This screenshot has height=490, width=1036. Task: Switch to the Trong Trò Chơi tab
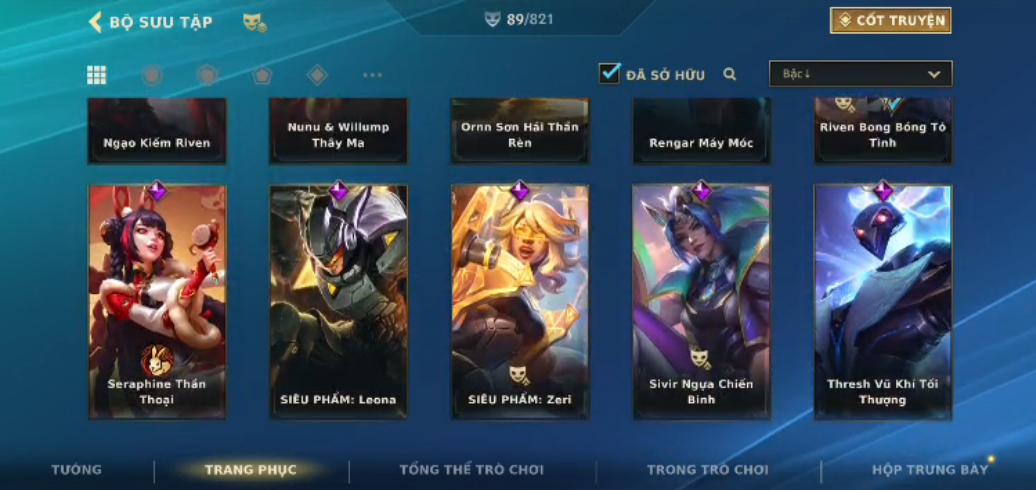tap(707, 470)
